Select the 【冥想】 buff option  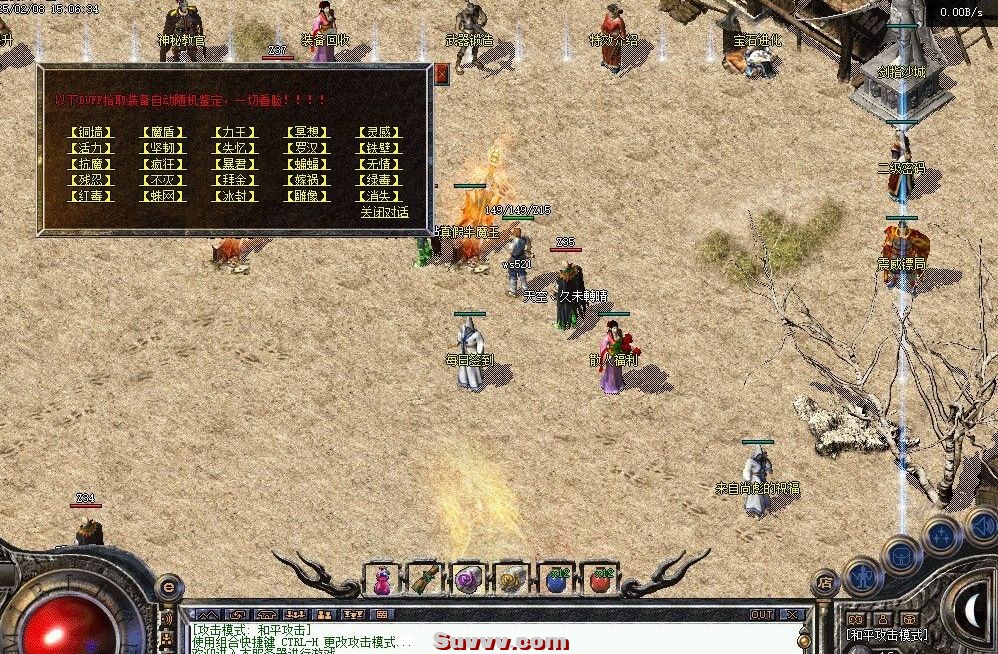tap(305, 132)
